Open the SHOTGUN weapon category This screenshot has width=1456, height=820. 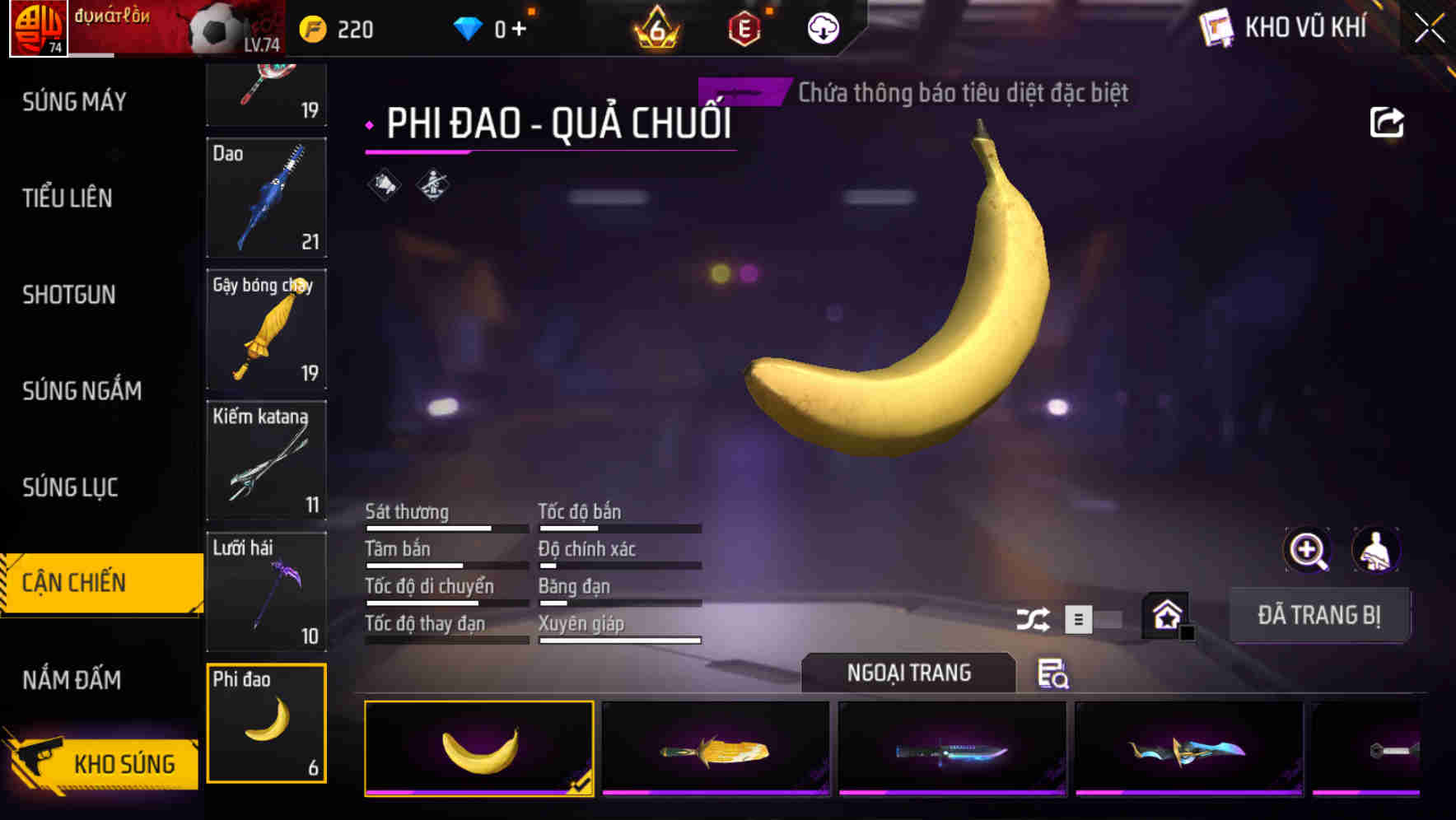(69, 295)
